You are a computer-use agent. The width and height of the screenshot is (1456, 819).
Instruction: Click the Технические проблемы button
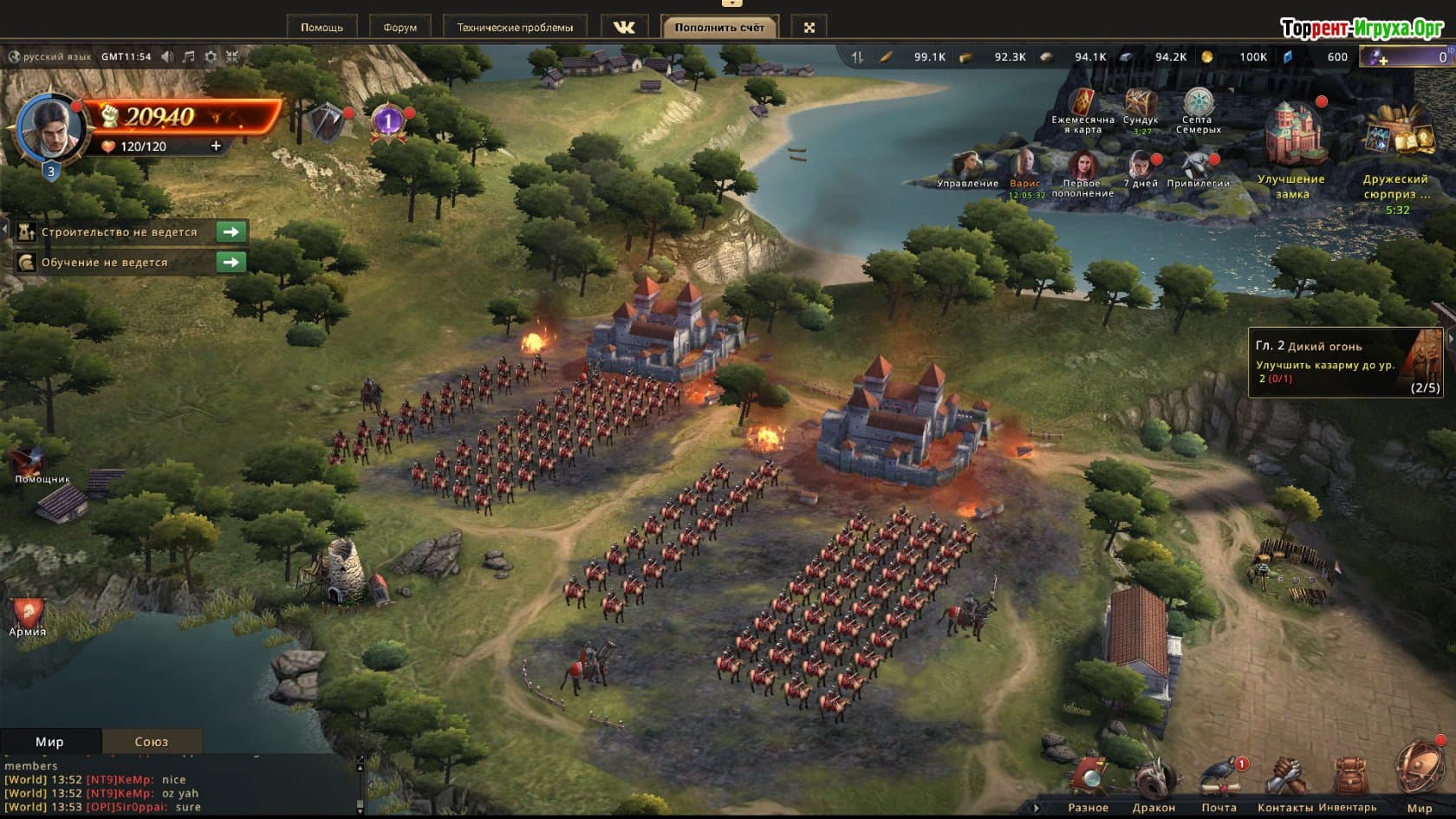coord(515,28)
